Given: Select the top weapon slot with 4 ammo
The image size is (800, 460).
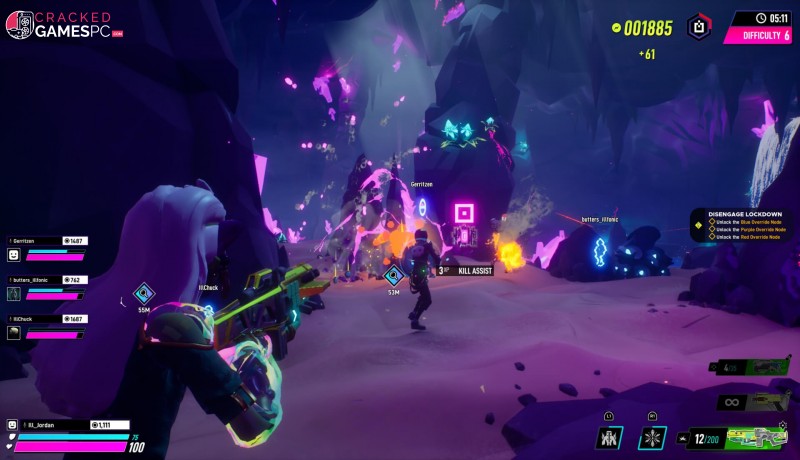Looking at the screenshot, I should pyautogui.click(x=757, y=367).
